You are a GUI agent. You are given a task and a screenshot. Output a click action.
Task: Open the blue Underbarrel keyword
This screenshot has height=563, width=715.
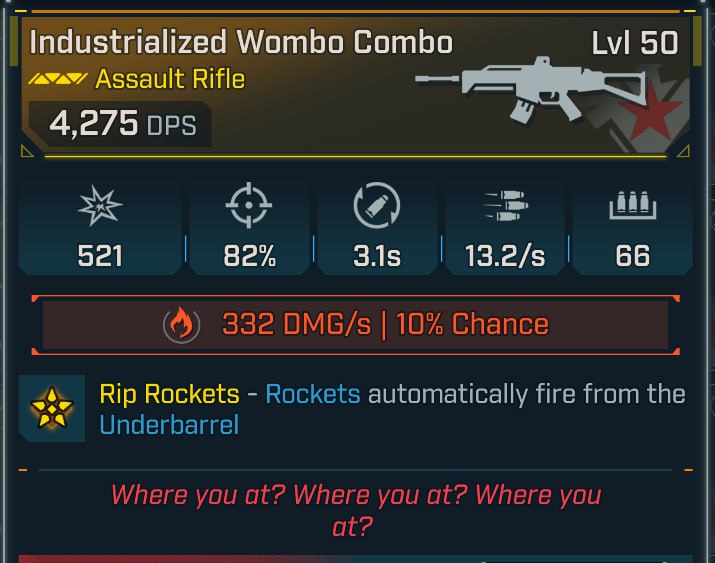[169, 425]
